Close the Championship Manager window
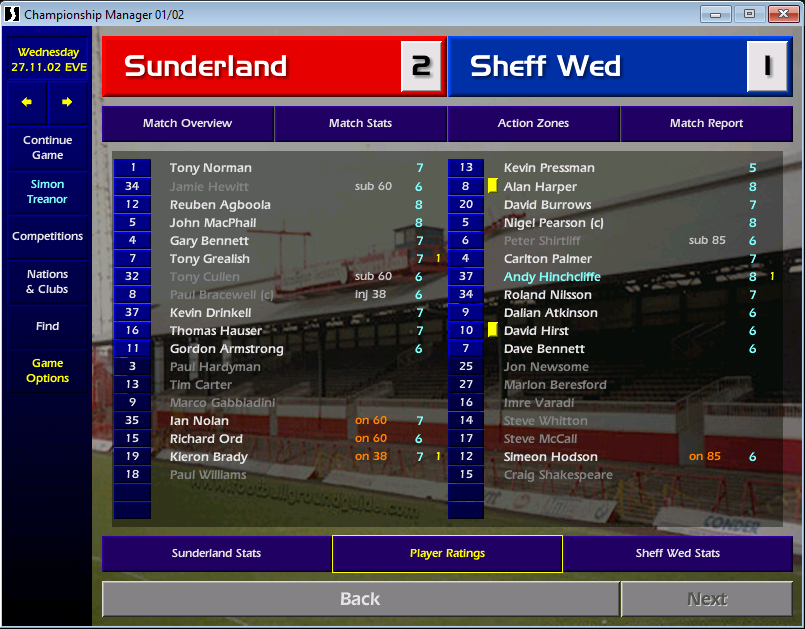The image size is (805, 629). pyautogui.click(x=779, y=14)
